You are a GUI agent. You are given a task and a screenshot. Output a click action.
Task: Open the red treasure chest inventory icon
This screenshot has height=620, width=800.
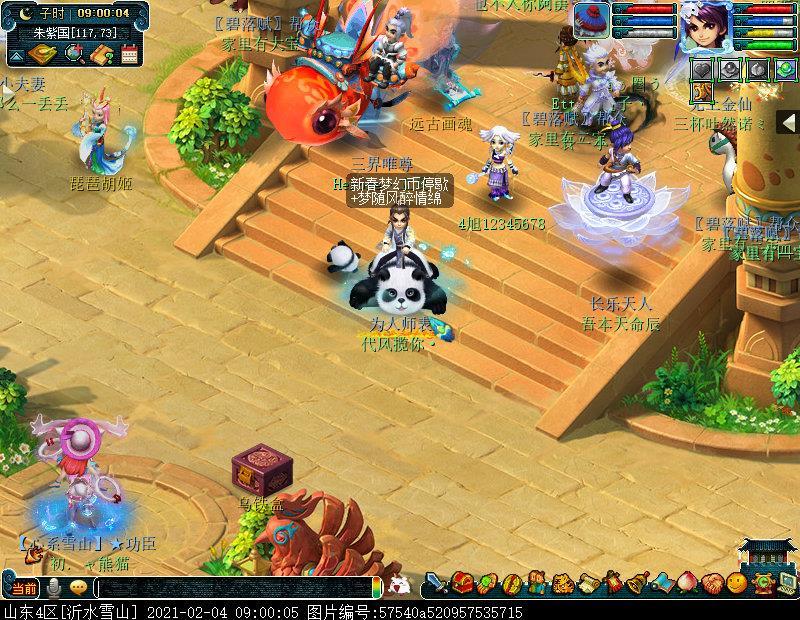tap(462, 583)
